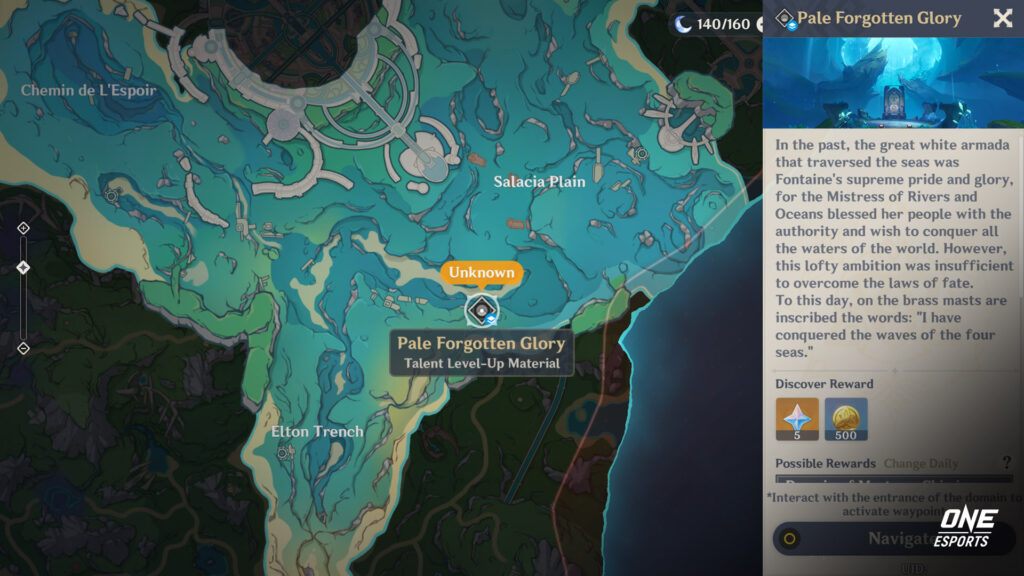Click the Original Resin 140/160 counter
1024x576 pixels.
713,24
